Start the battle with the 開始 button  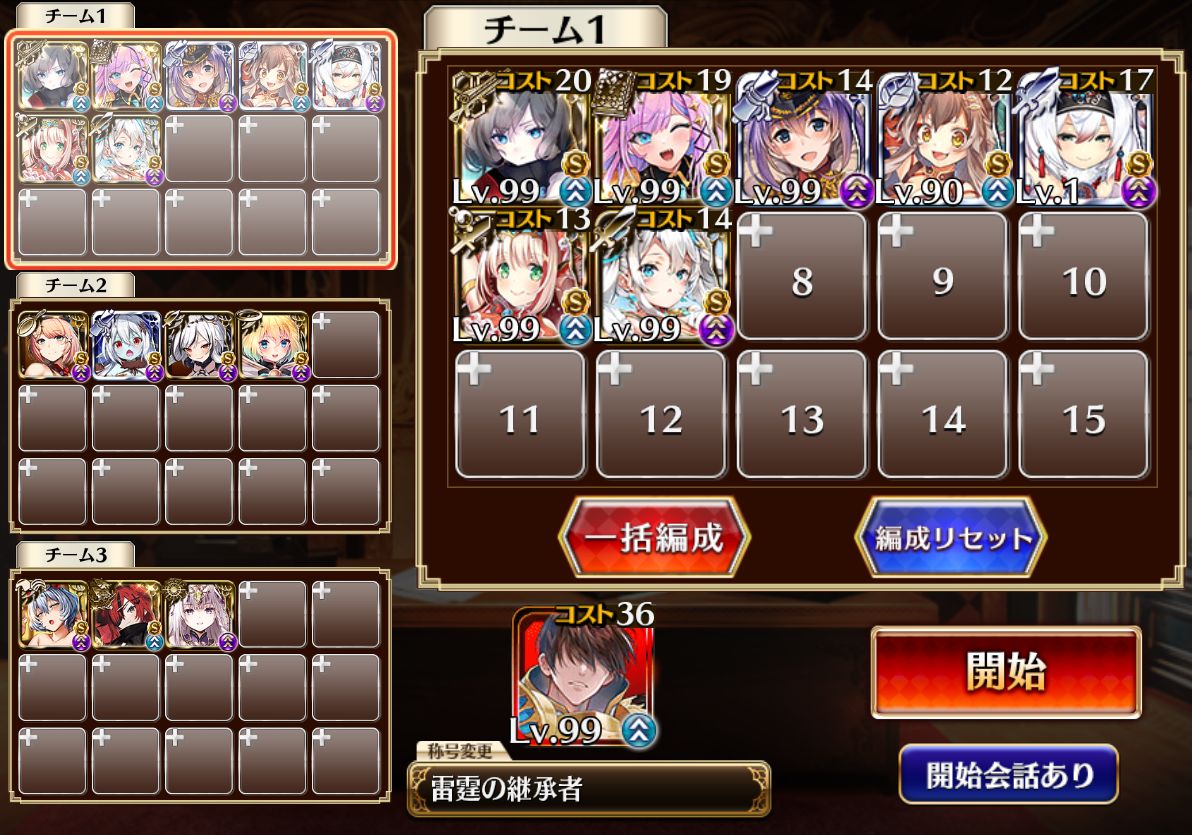click(1005, 672)
